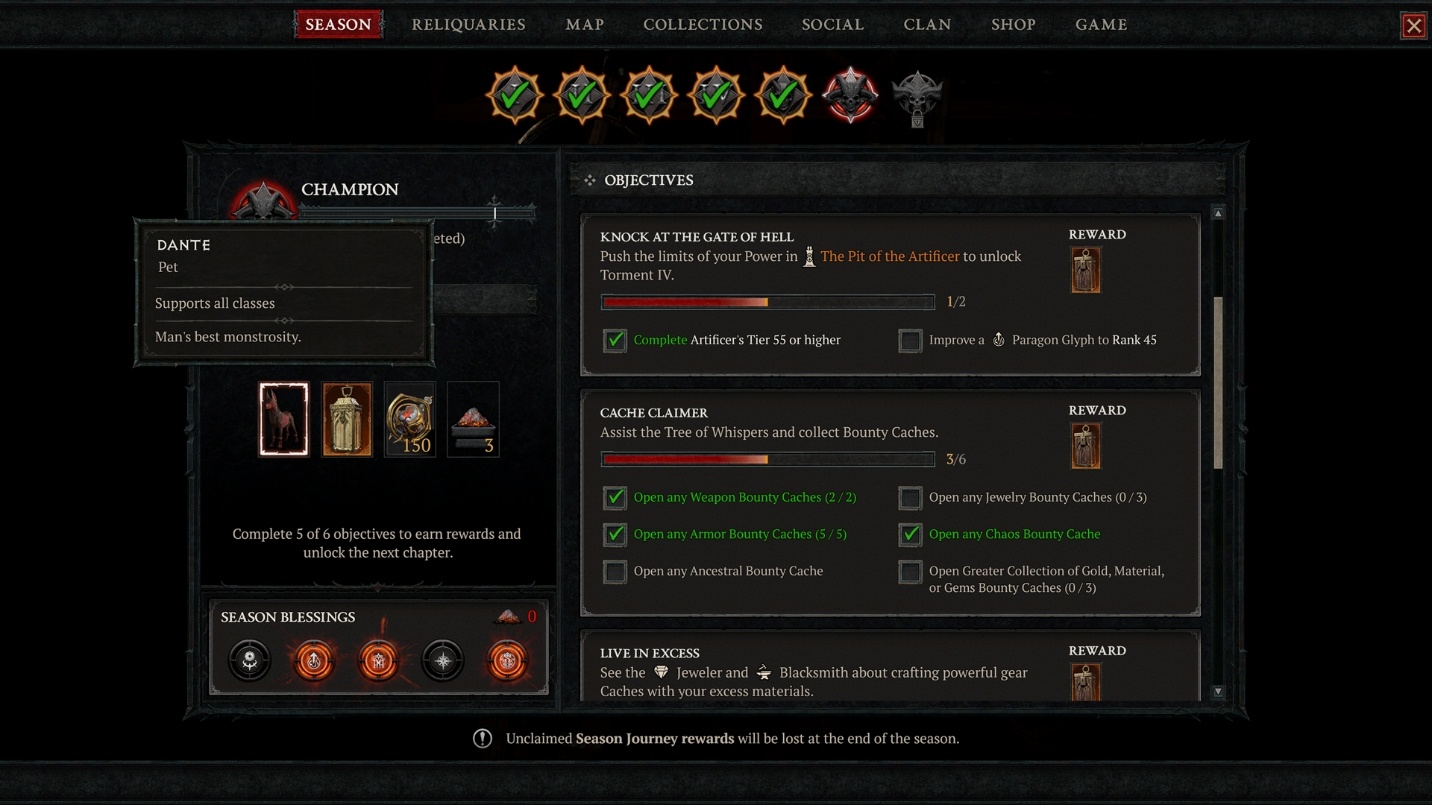The height and width of the screenshot is (805, 1432).
Task: Click the first Season Blessing orb icon
Action: (249, 660)
